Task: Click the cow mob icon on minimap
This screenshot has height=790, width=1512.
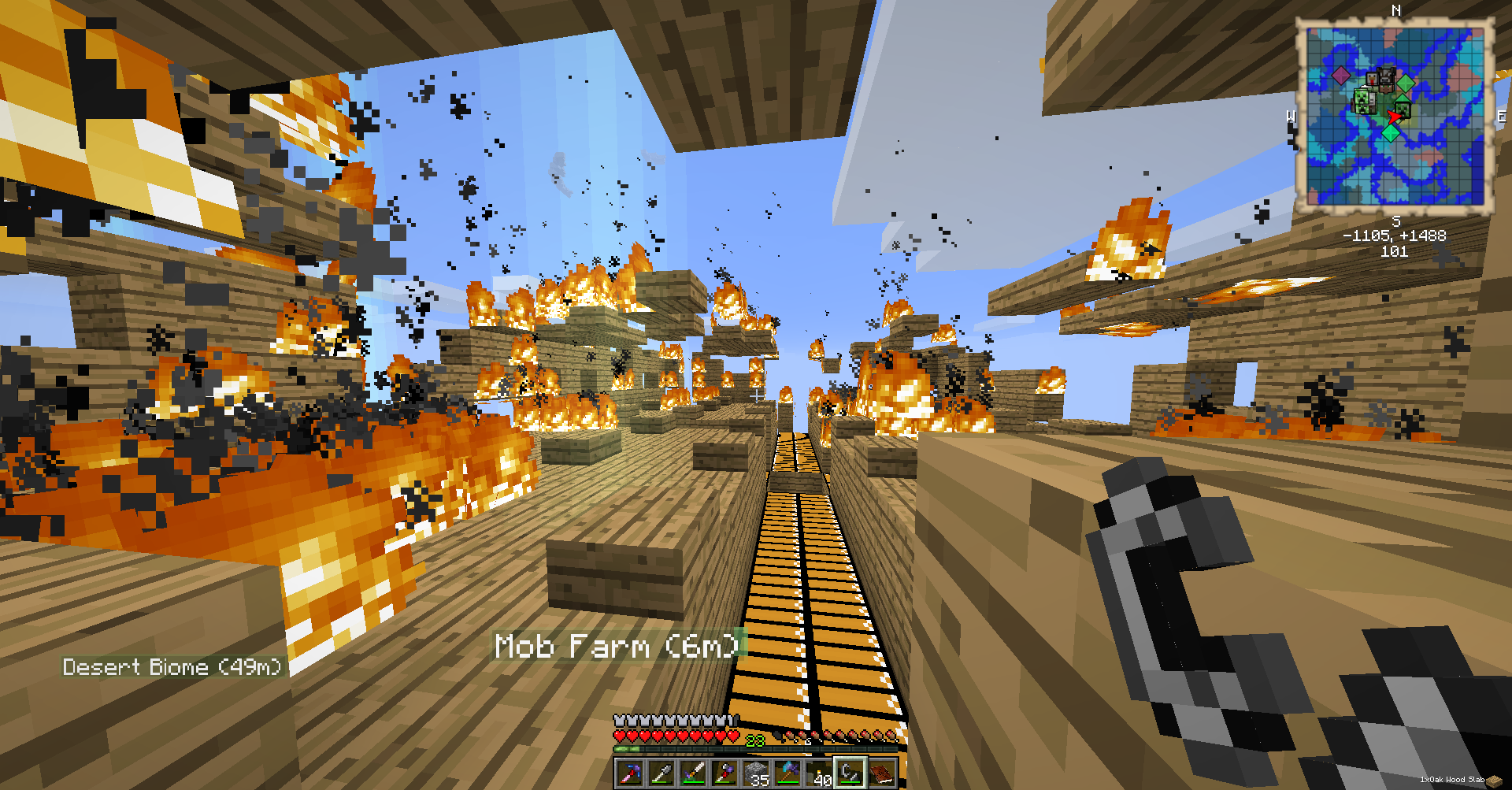Action: pos(1387,77)
